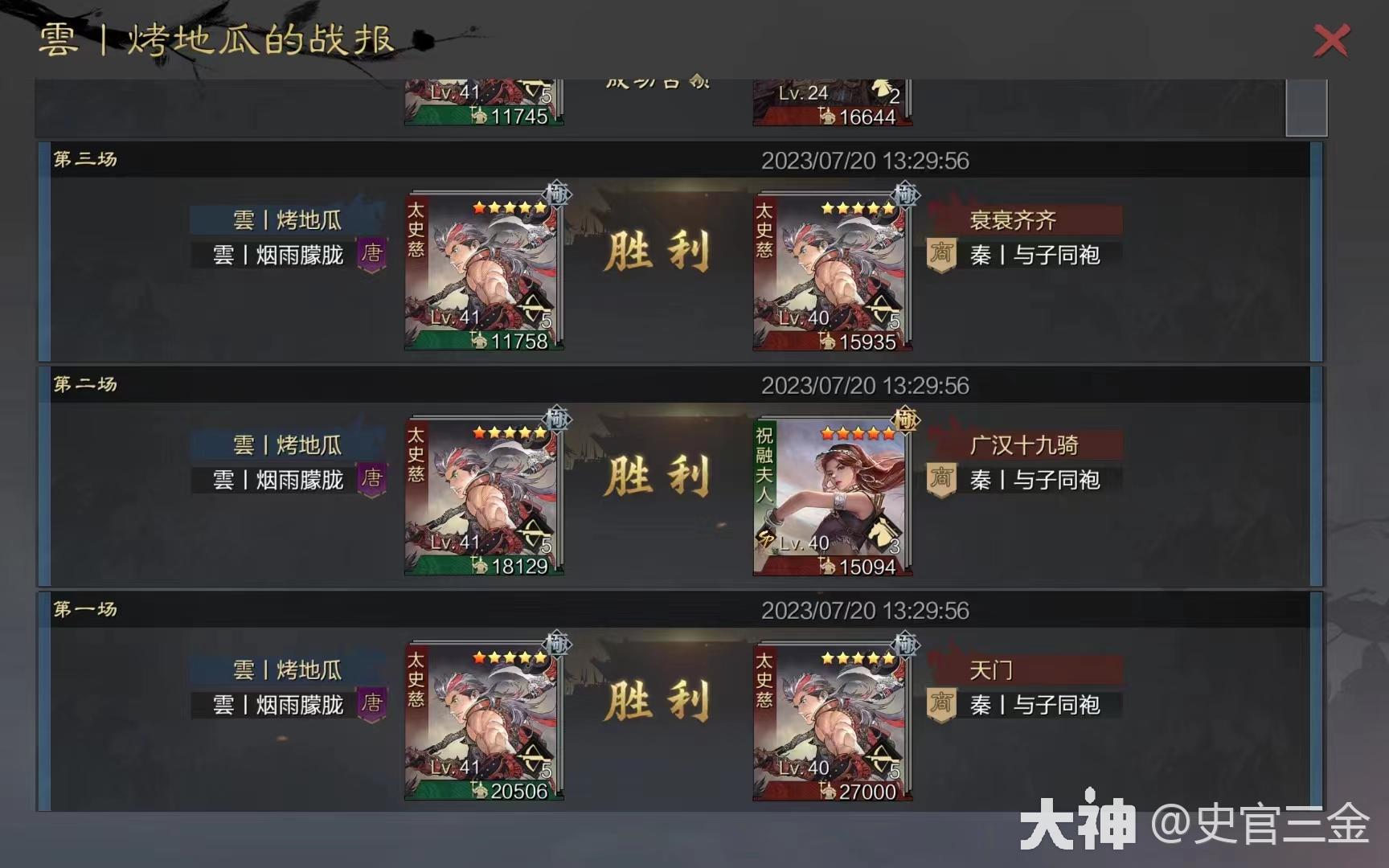The height and width of the screenshot is (868, 1389).
Task: Click the helmet troop icon beside 15094
Action: click(828, 567)
